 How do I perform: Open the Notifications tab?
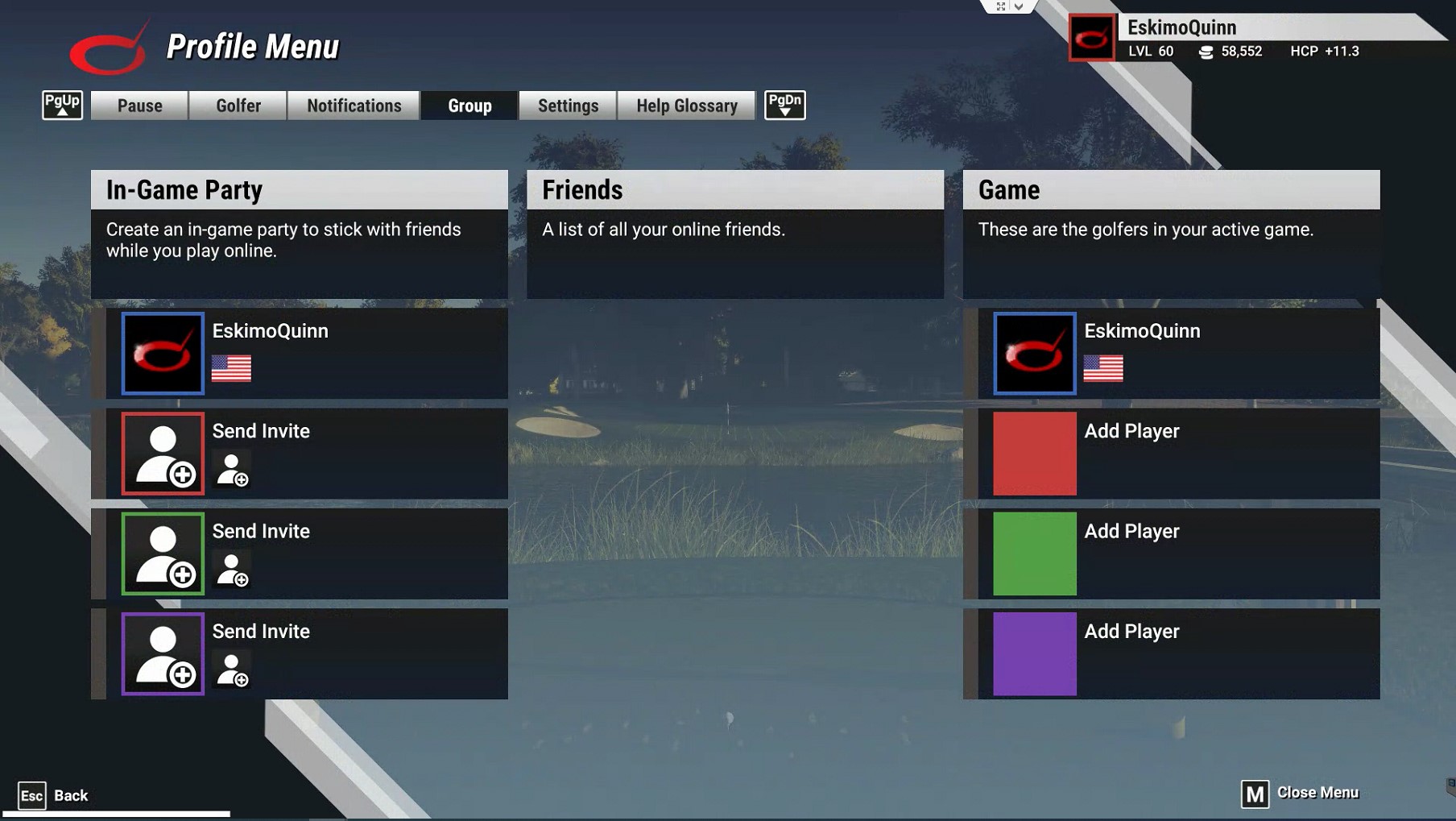tap(354, 105)
